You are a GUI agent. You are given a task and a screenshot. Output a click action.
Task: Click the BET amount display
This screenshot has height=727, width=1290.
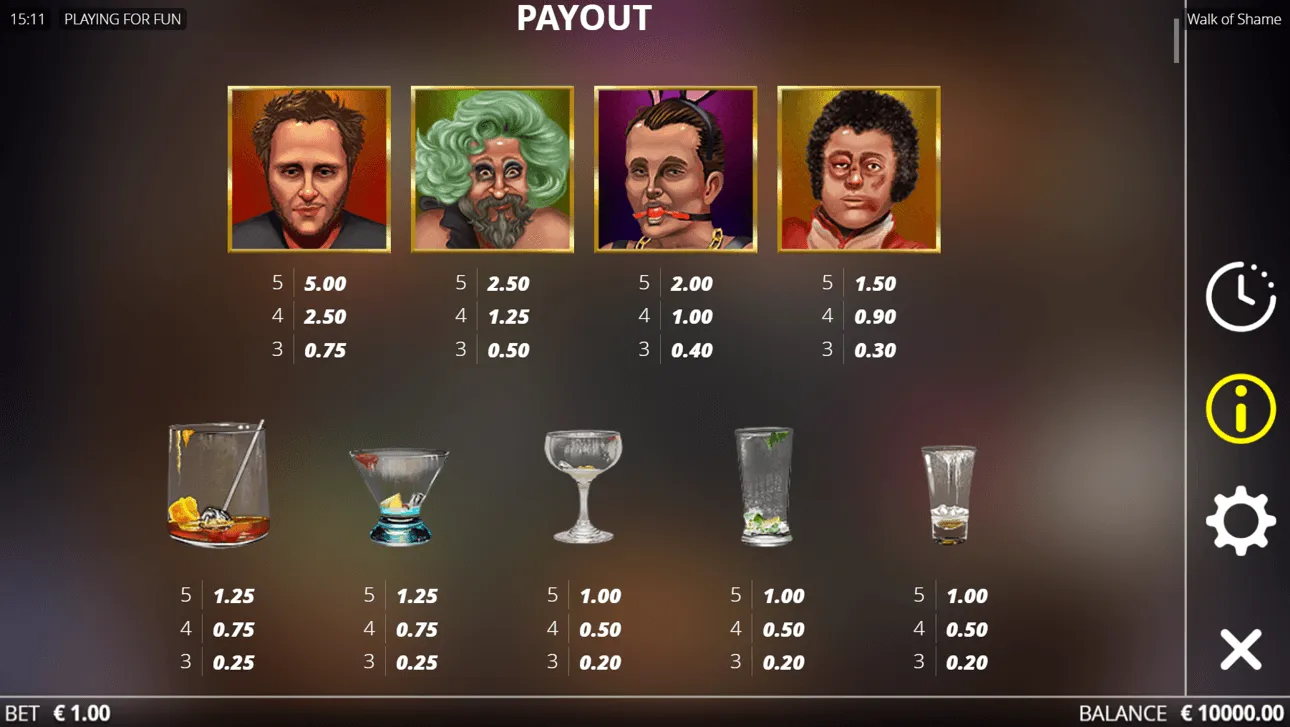55,712
